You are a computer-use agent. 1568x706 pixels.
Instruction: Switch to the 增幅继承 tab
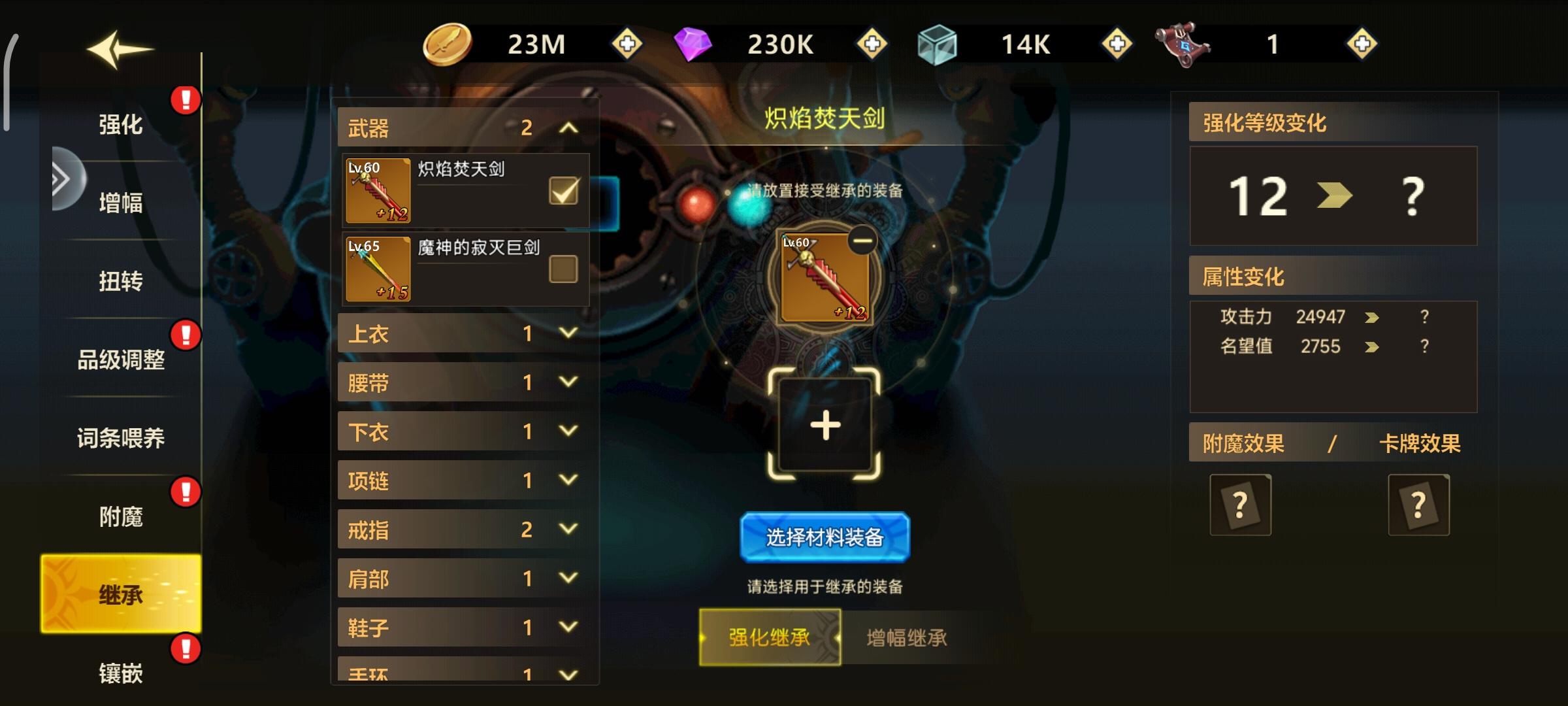908,639
